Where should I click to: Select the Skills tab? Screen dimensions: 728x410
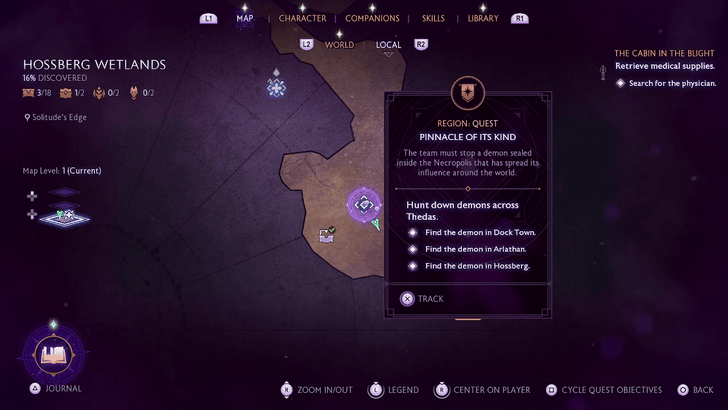coord(433,18)
